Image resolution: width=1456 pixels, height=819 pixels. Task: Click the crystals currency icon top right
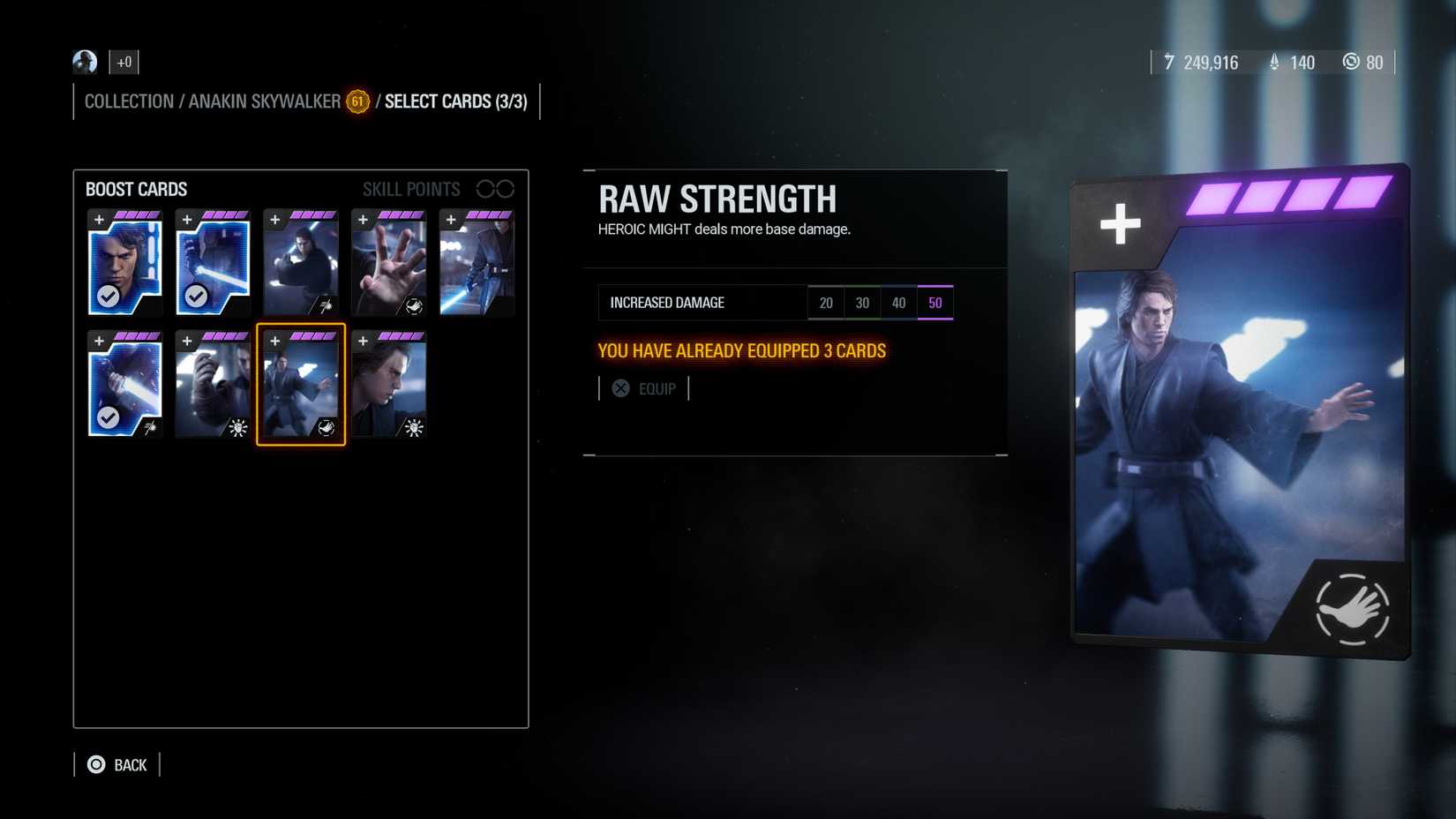(1273, 63)
